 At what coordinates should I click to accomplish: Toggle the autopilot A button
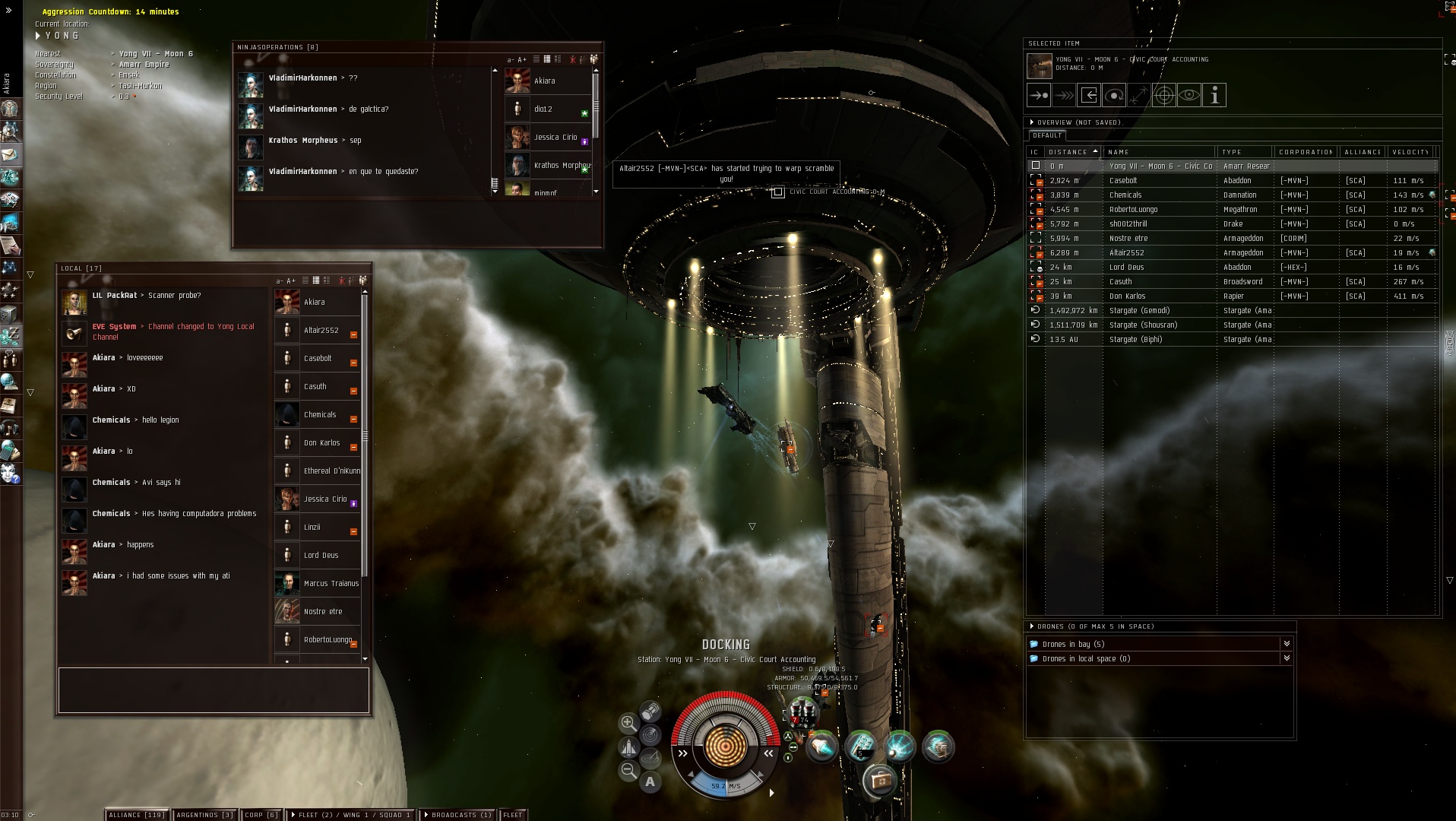click(x=650, y=781)
